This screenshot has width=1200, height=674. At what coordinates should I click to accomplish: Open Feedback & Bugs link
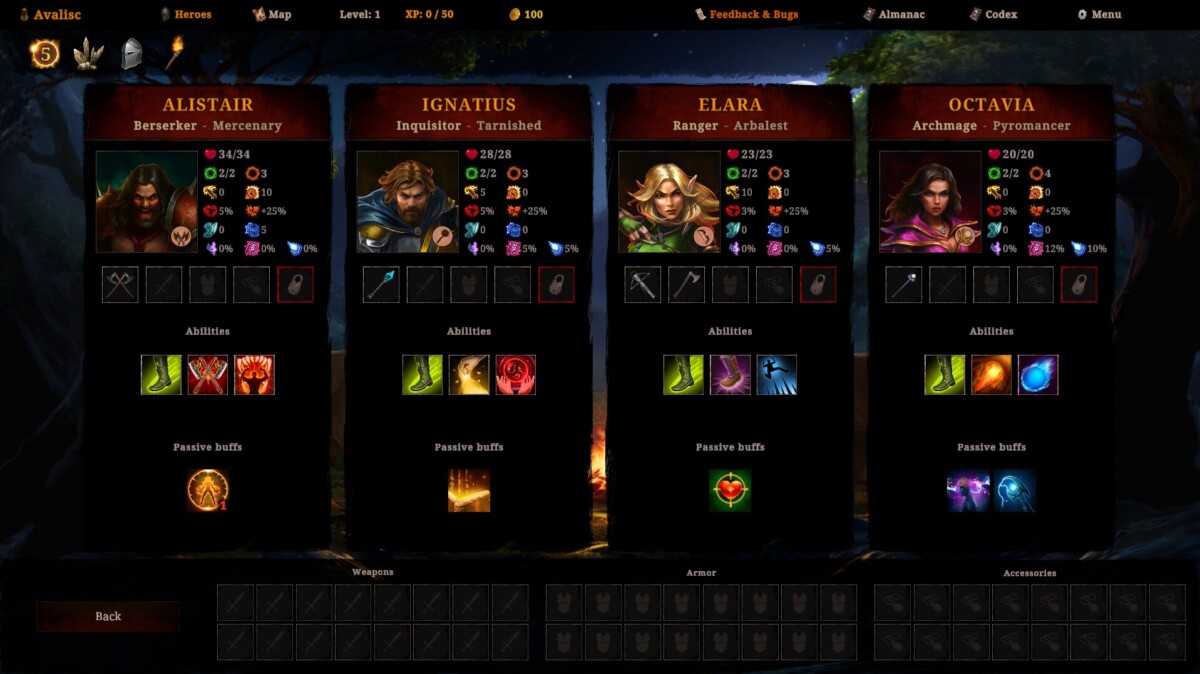[747, 15]
